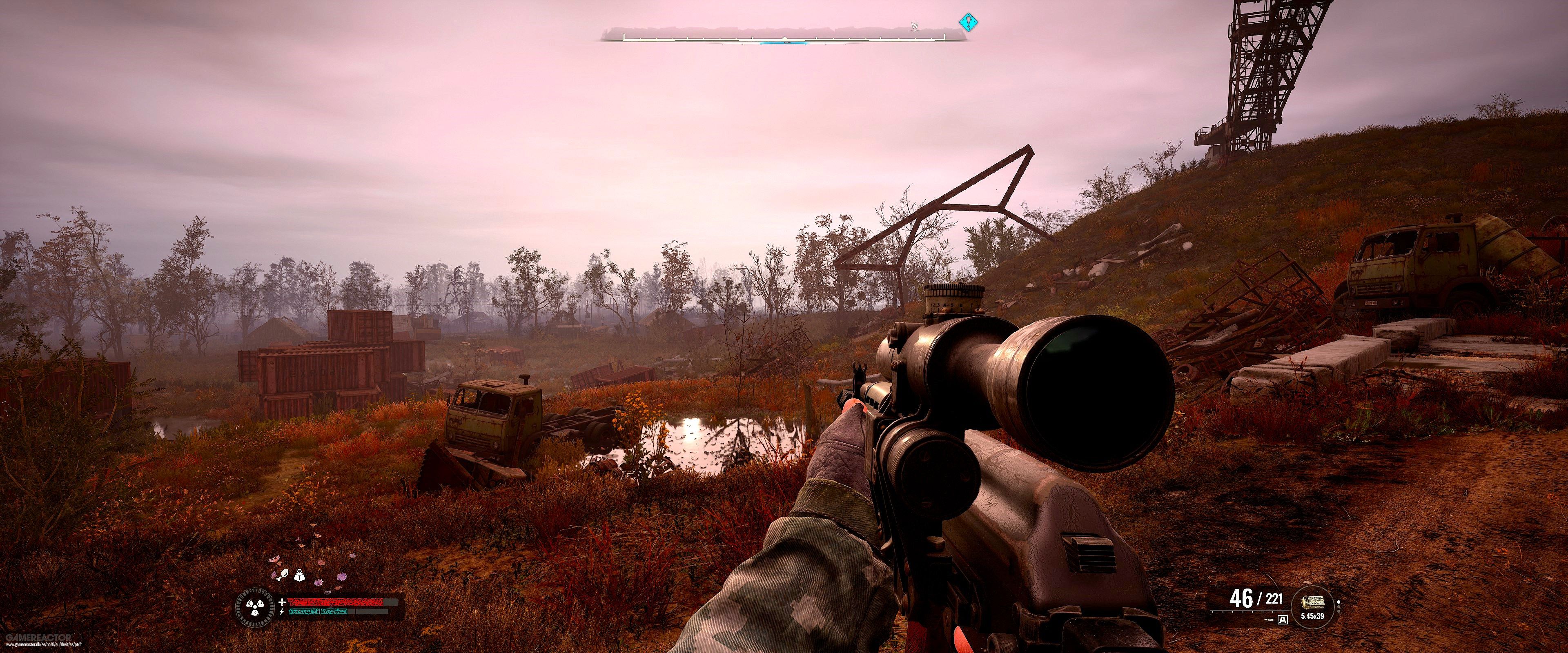Expand the compass navigation bar

tap(785, 38)
